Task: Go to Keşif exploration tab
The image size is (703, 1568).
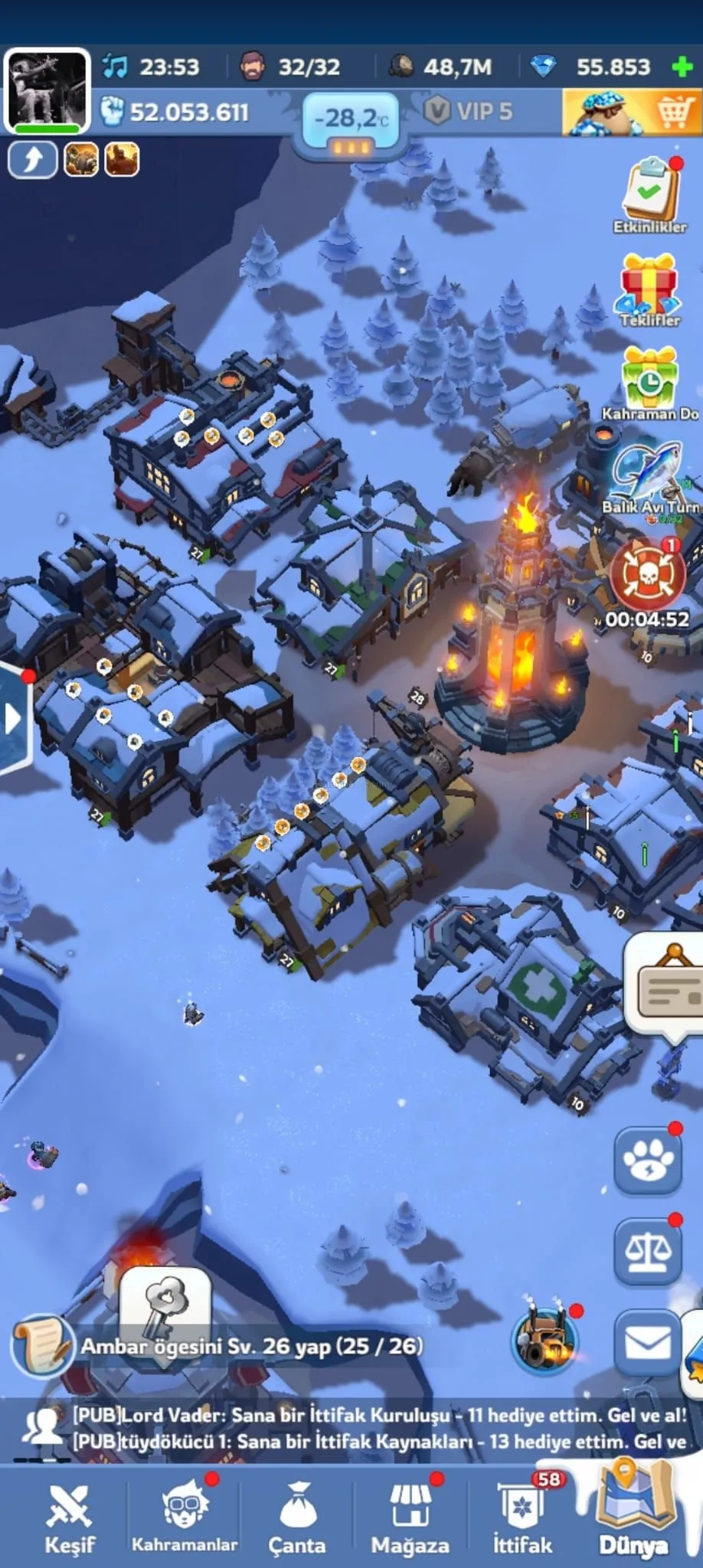Action: tap(69, 1519)
